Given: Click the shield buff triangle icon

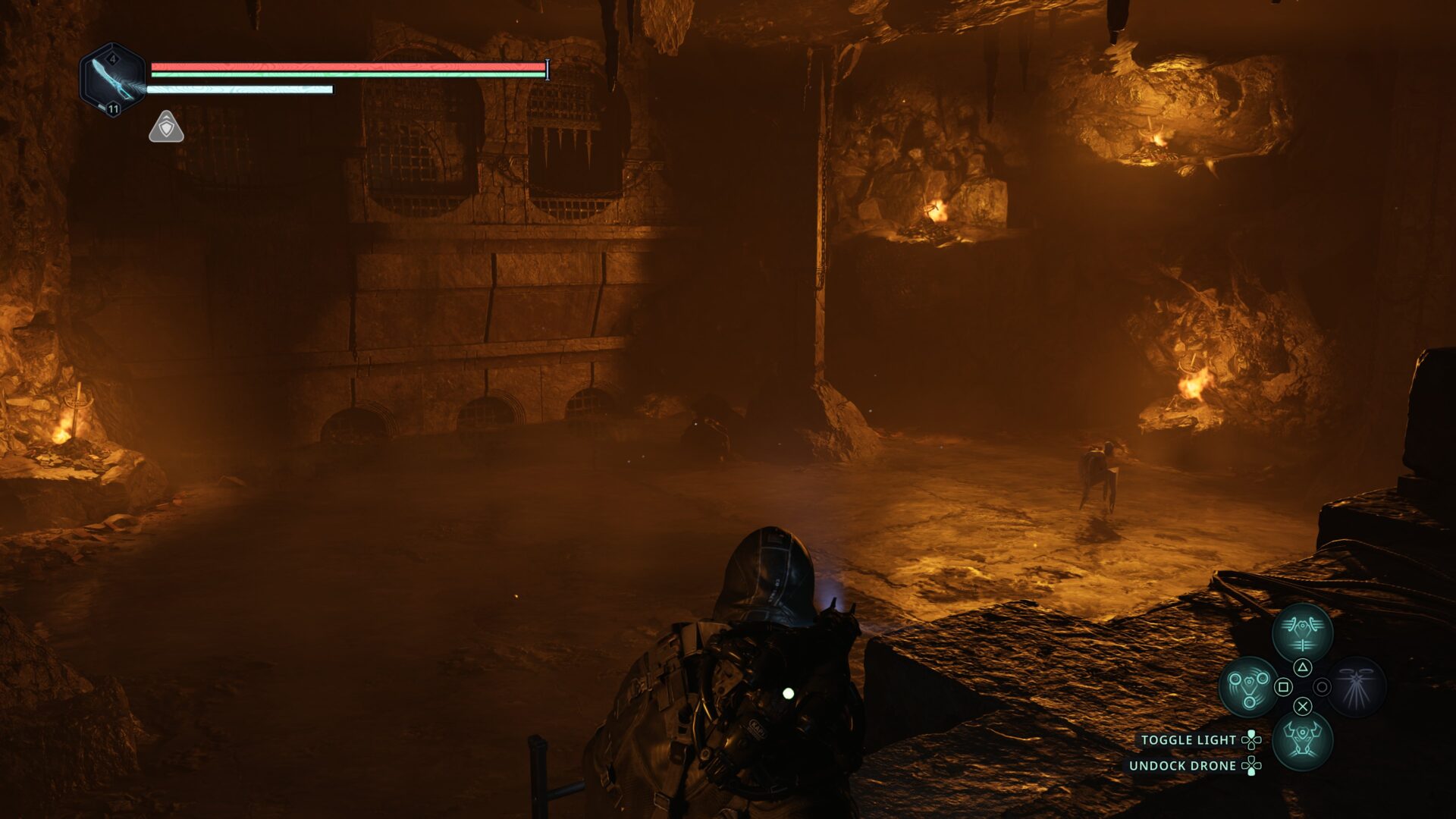Looking at the screenshot, I should tap(166, 127).
